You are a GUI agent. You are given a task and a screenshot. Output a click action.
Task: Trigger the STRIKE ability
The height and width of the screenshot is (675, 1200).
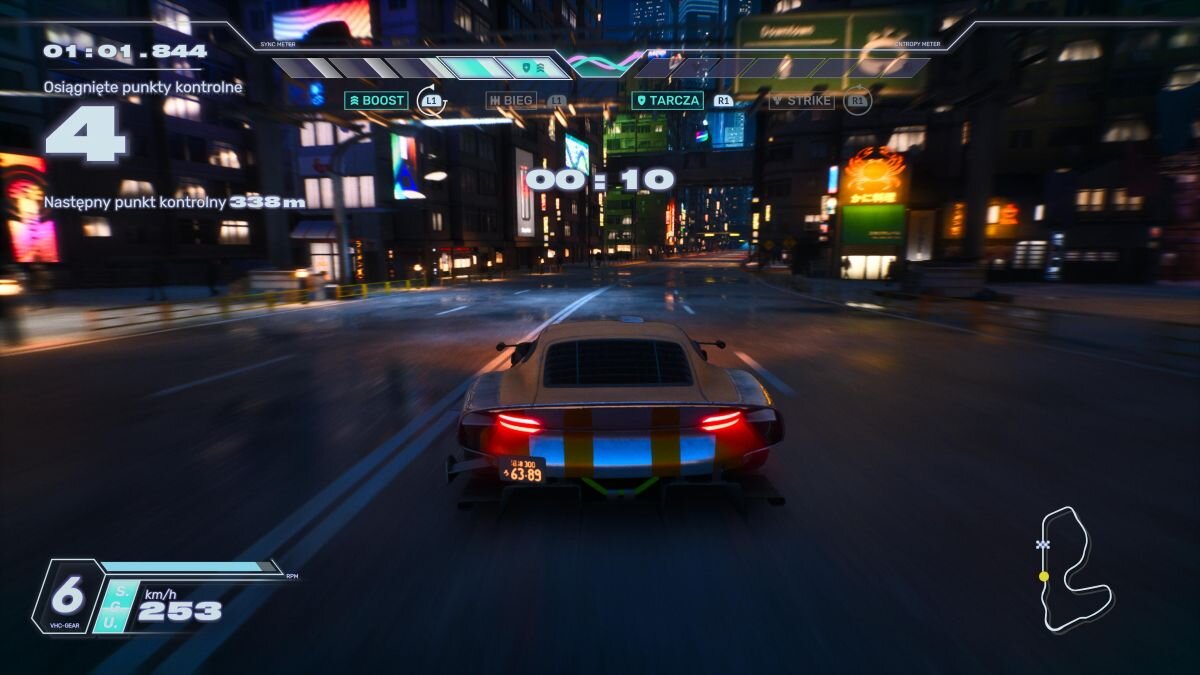(801, 101)
